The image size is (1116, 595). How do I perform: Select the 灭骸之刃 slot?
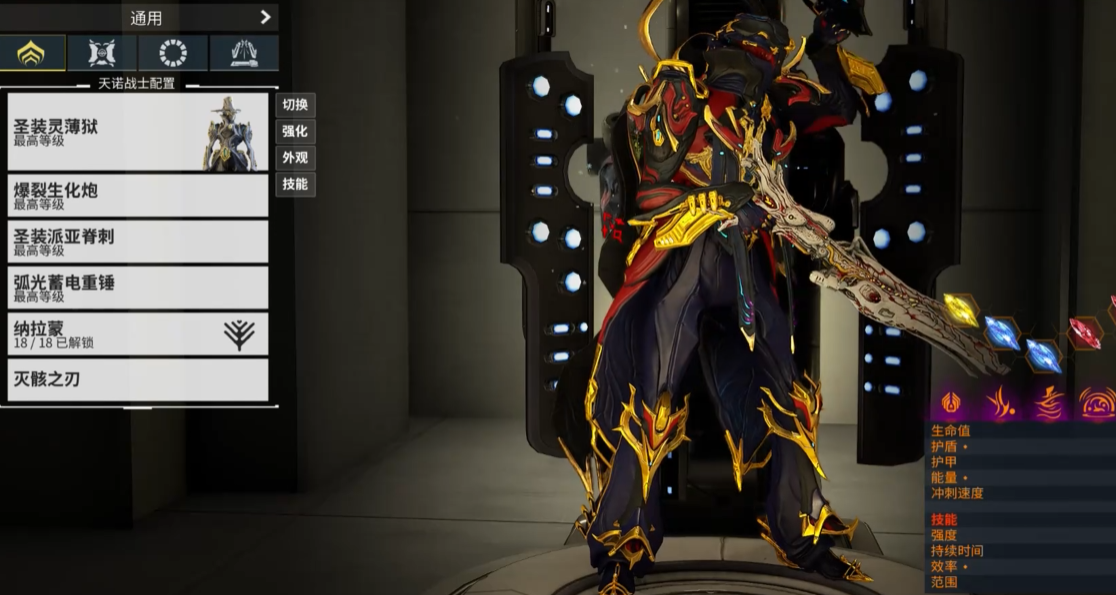[138, 380]
